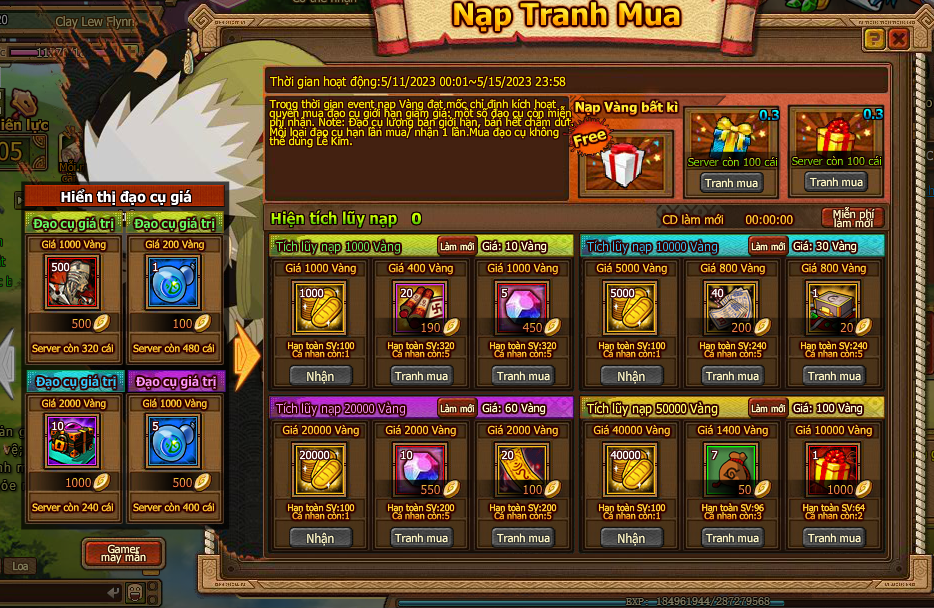The width and height of the screenshot is (934, 608).
Task: Click Làm mới on the 10000 Vàng tier
Action: coord(768,246)
